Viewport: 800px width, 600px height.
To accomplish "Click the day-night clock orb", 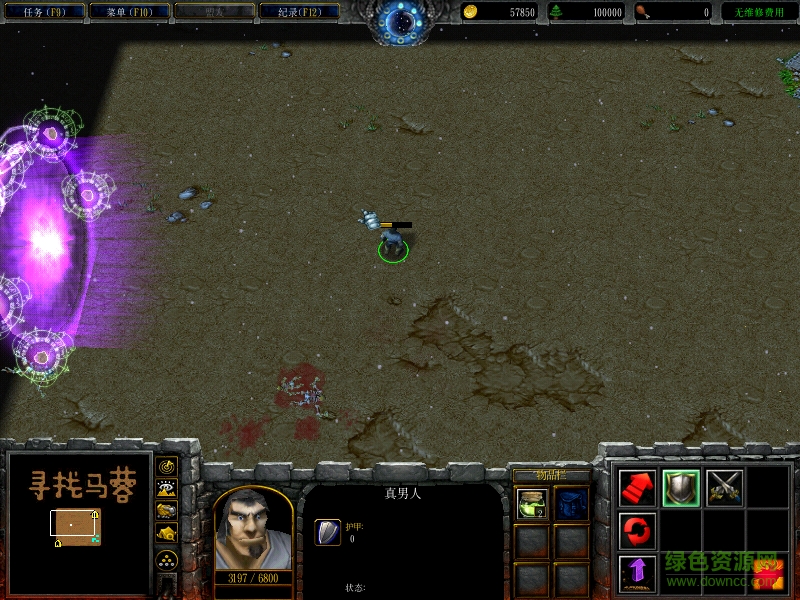I will click(400, 22).
